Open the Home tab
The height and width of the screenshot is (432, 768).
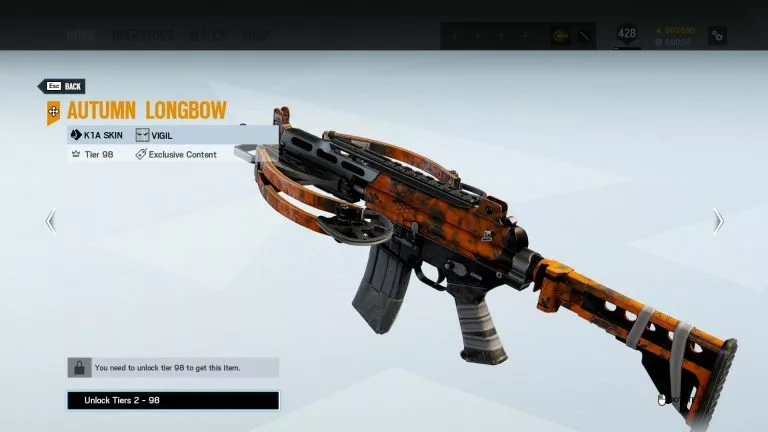[x=81, y=36]
